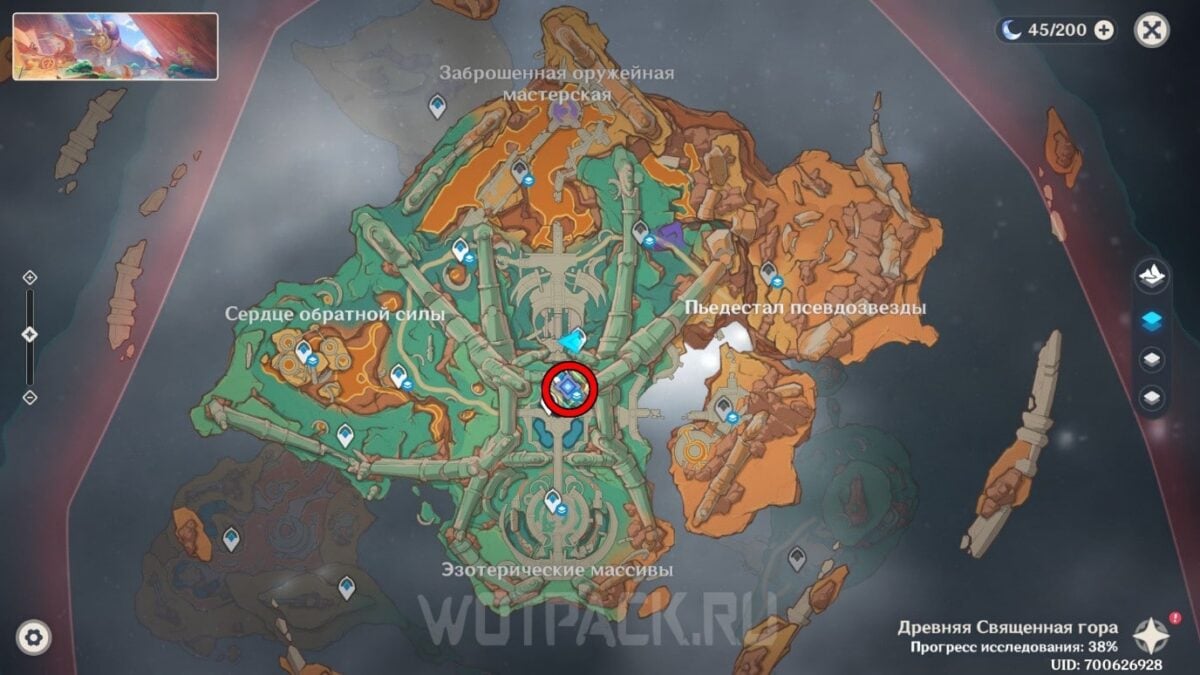This screenshot has height=675, width=1200.
Task: Open the area thumbnail in the corner
Action: coord(115,46)
